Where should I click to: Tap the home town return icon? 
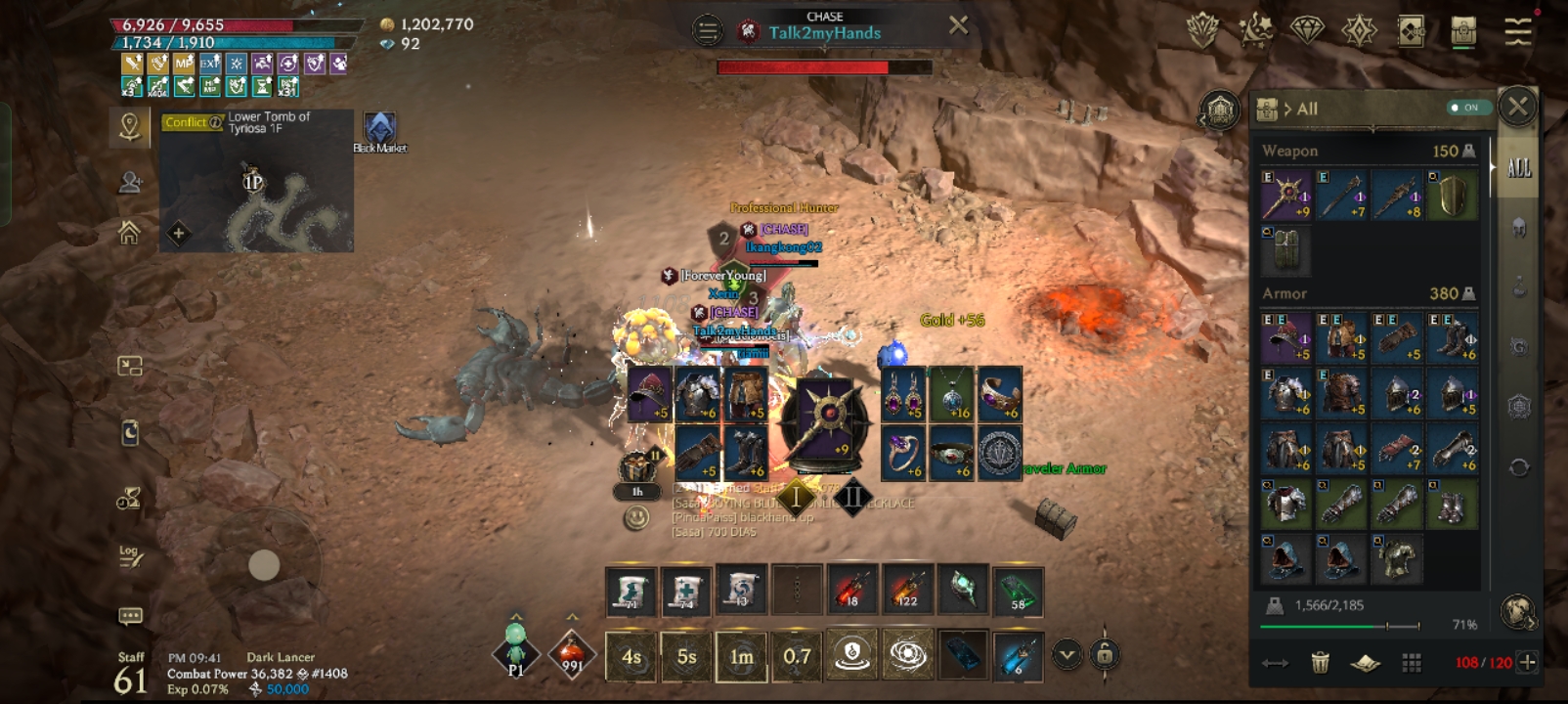[x=129, y=233]
